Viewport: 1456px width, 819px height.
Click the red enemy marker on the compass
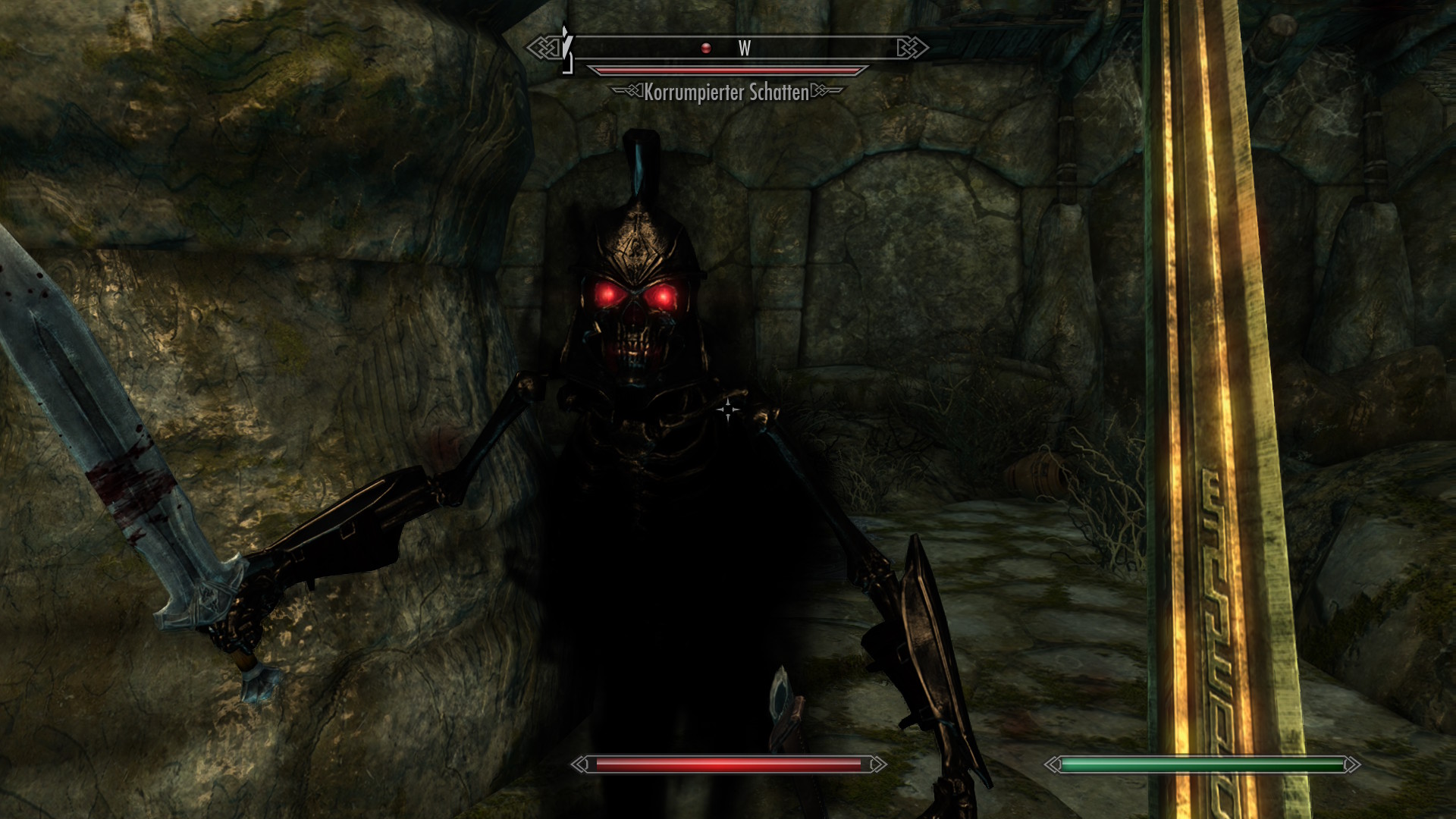(706, 48)
